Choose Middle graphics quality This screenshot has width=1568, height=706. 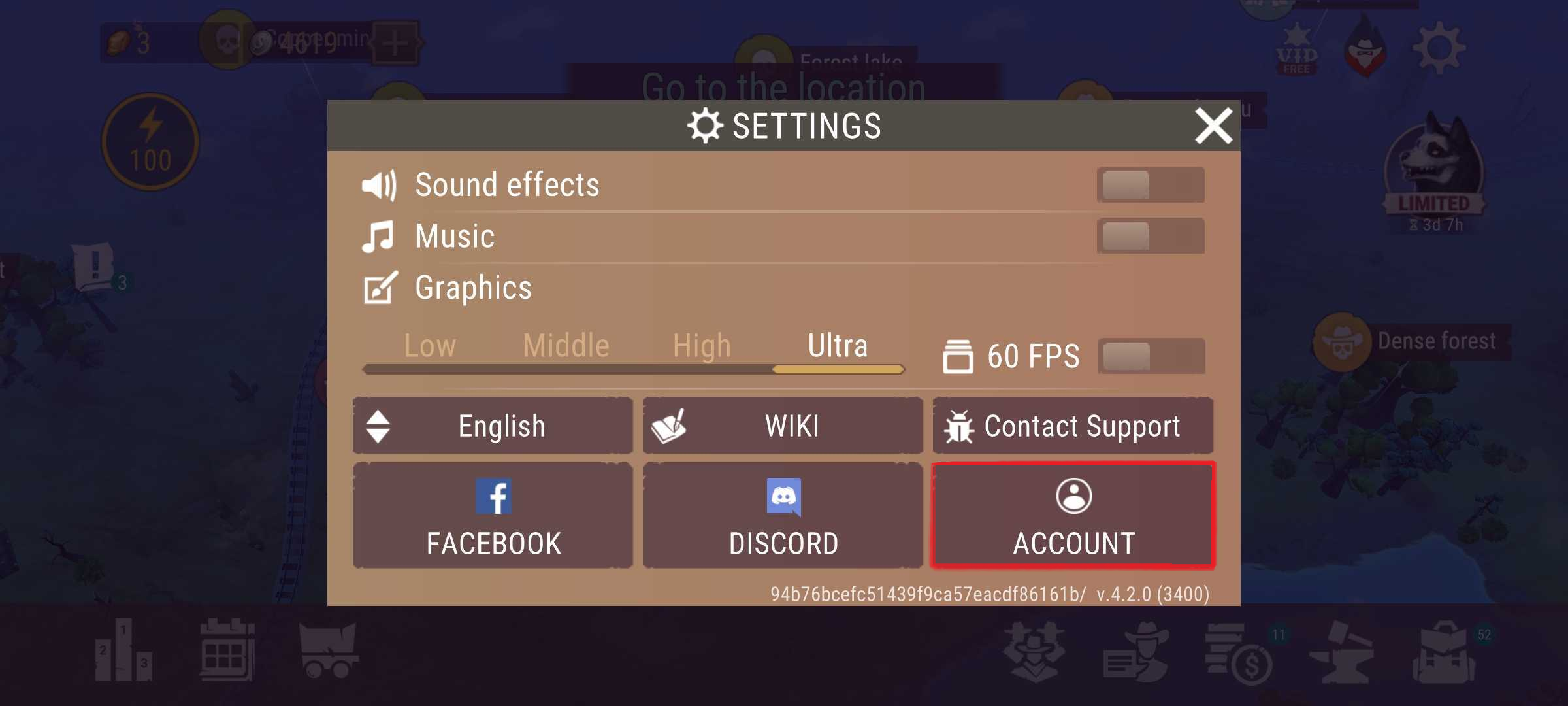(x=566, y=346)
